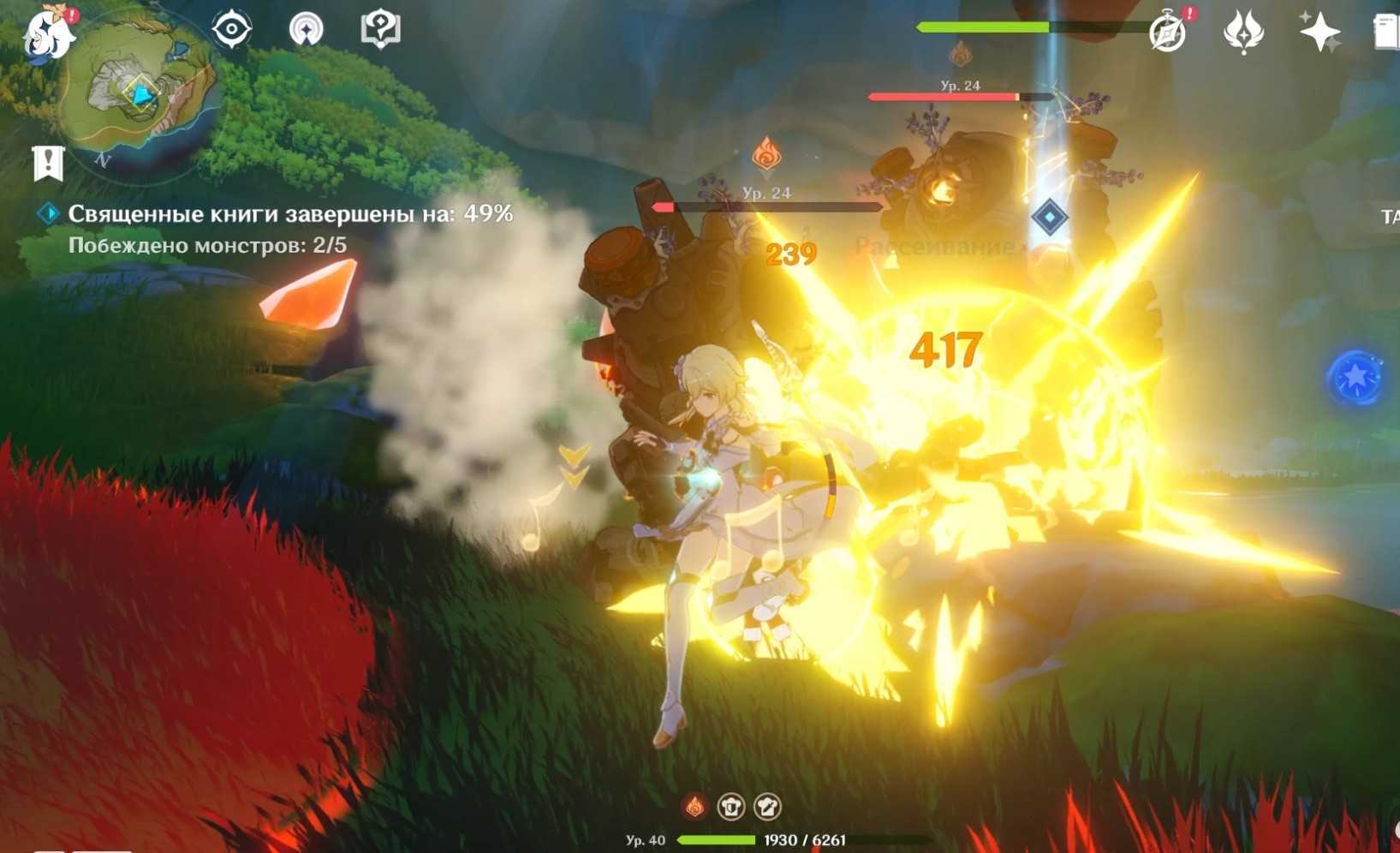
Task: Activate the eye-shaped Elemental Sight icon
Action: tap(231, 29)
